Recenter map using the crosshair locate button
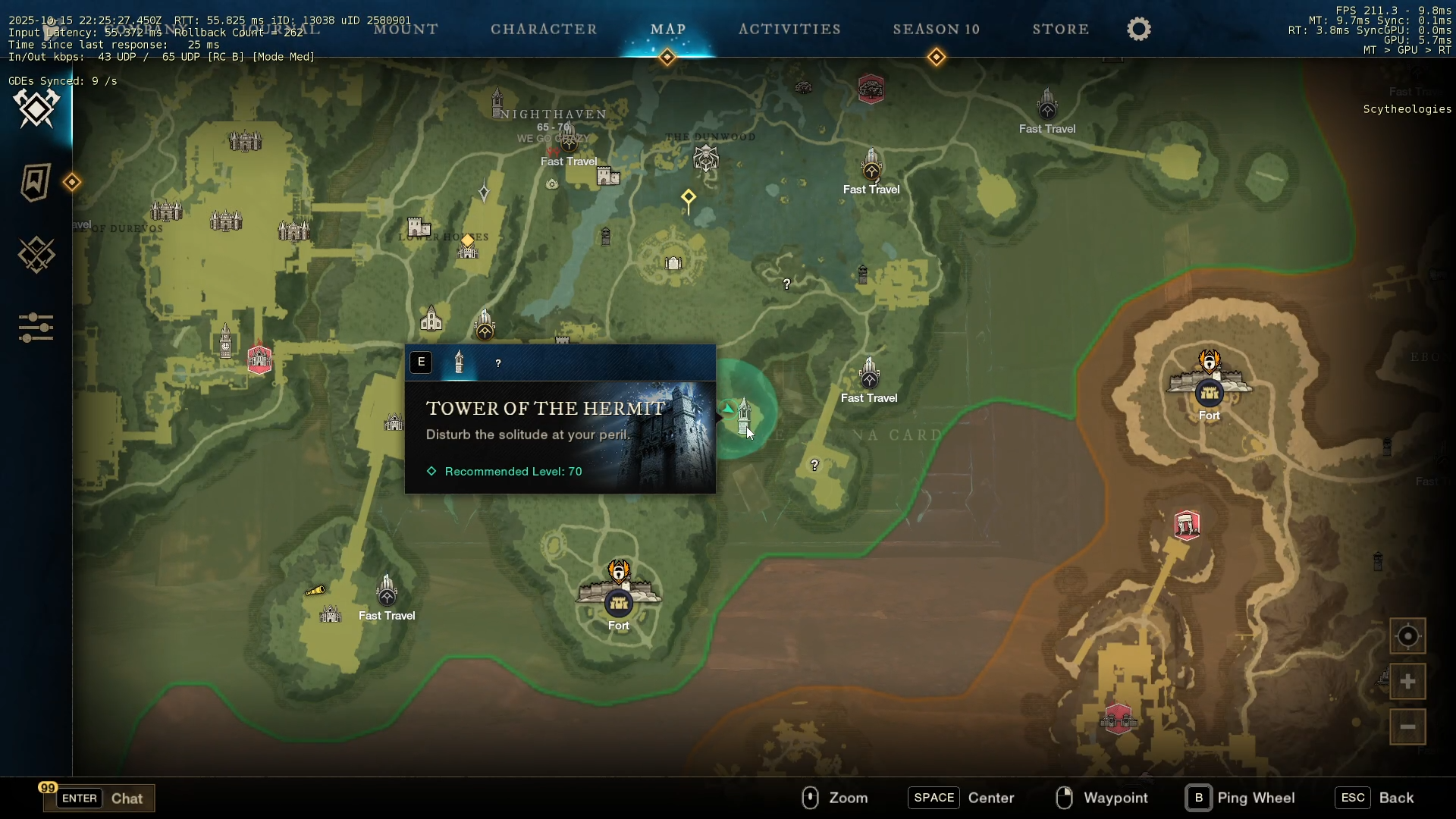 (1407, 636)
